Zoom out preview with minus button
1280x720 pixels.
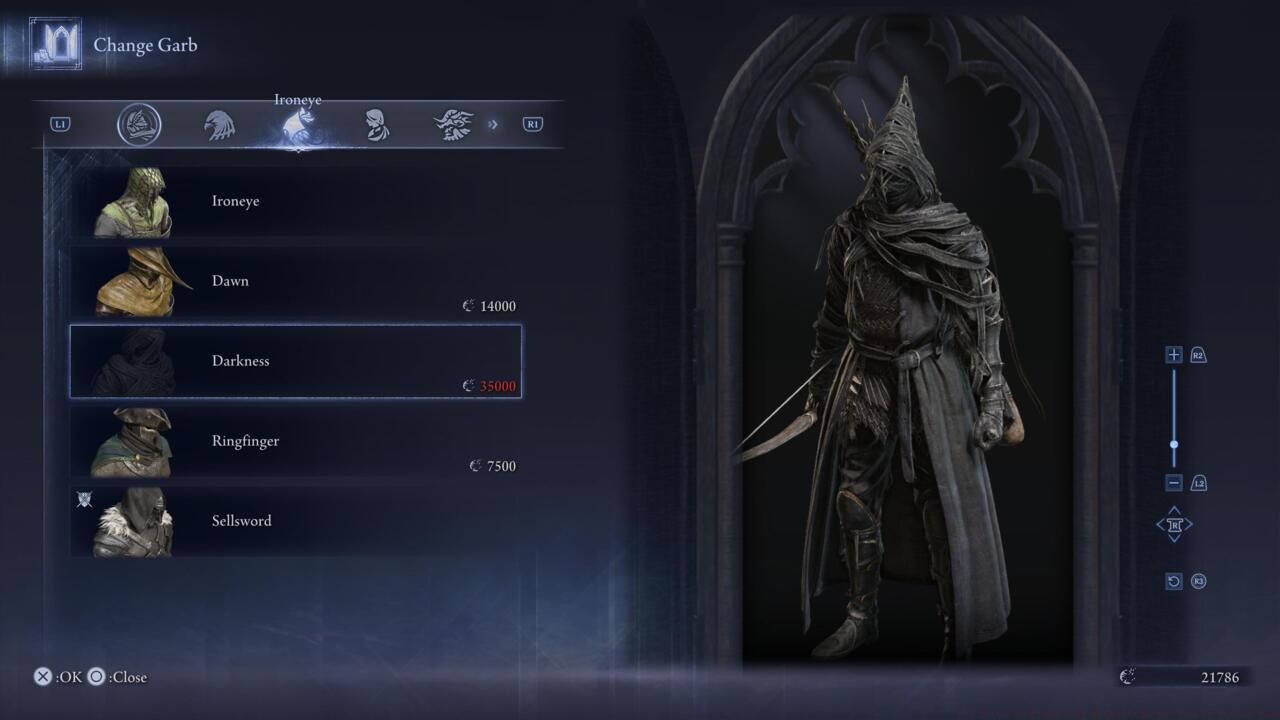[x=1174, y=483]
